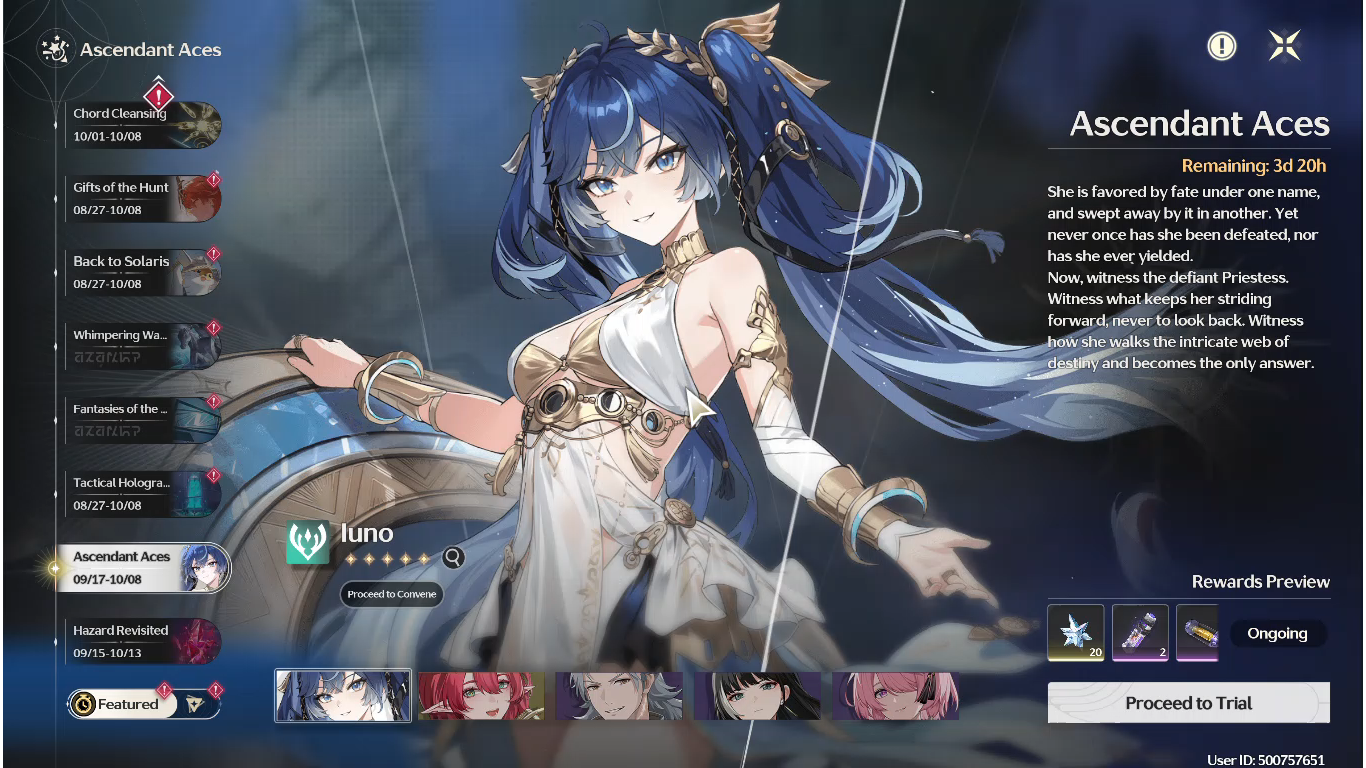Show event info via exclamation icon
1366x768 pixels.
(x=1221, y=46)
